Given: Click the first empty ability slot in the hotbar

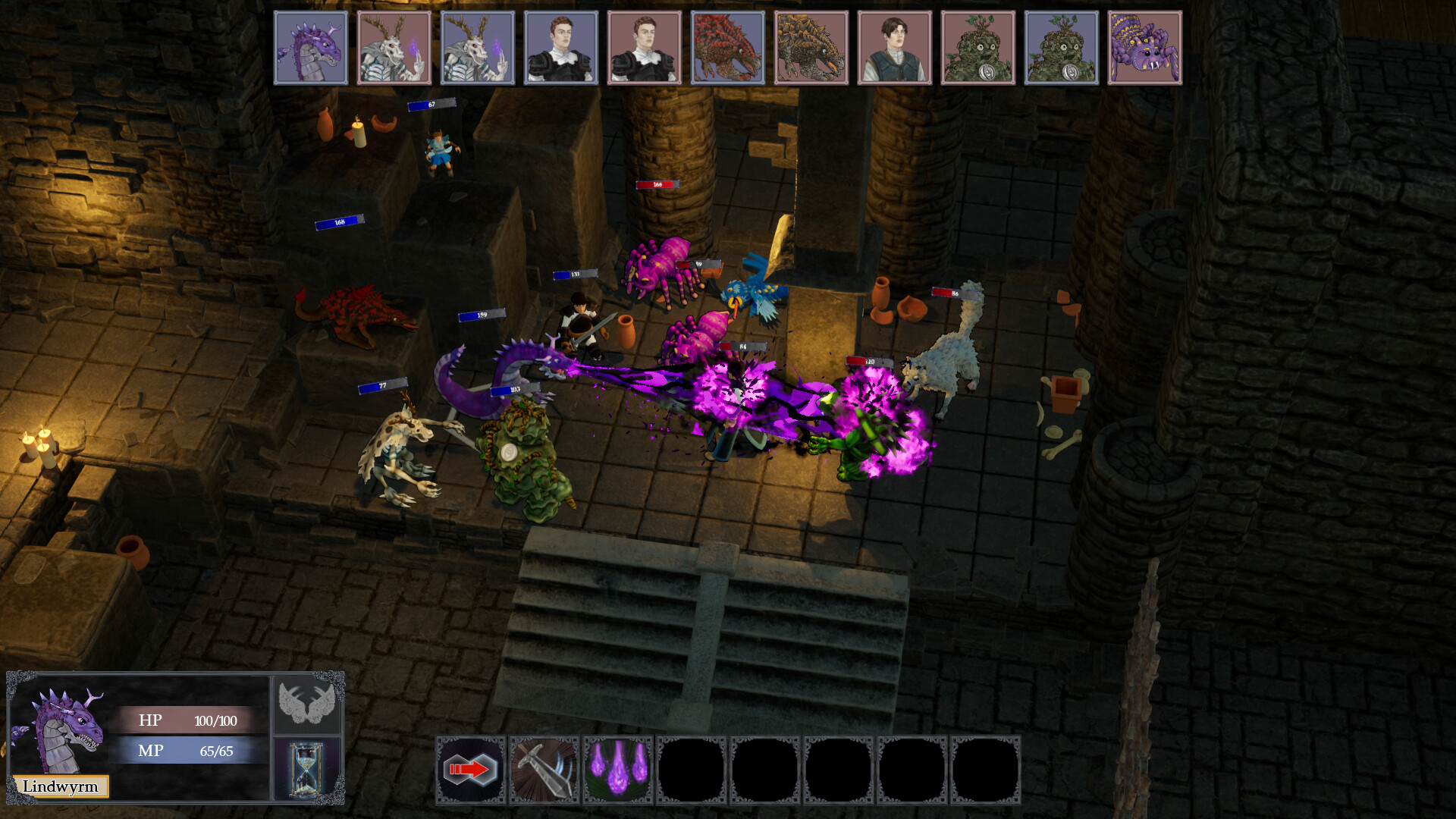Looking at the screenshot, I should pyautogui.click(x=692, y=769).
